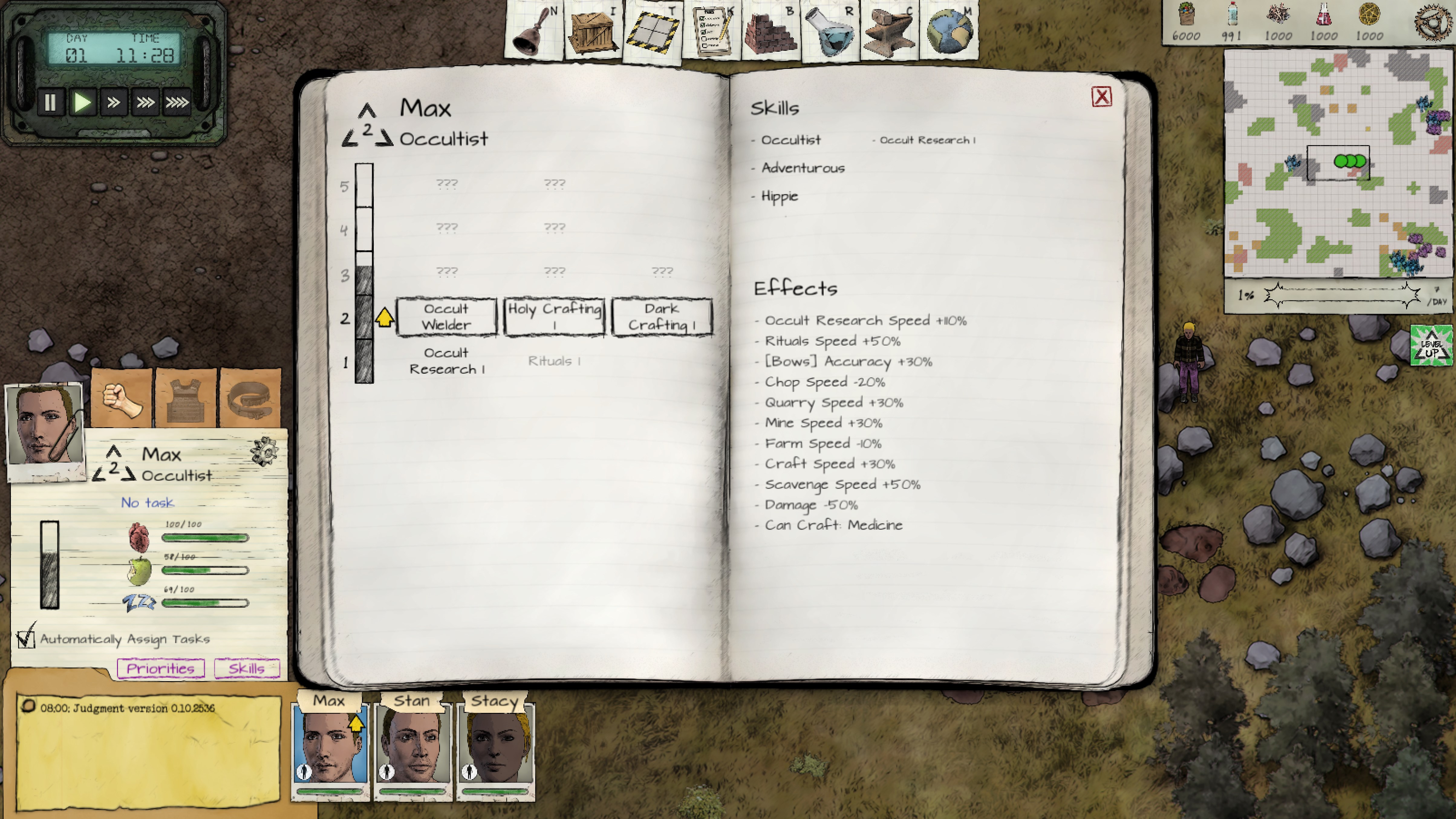Open the brick wall build menu
The width and height of the screenshot is (1456, 819).
click(x=770, y=31)
